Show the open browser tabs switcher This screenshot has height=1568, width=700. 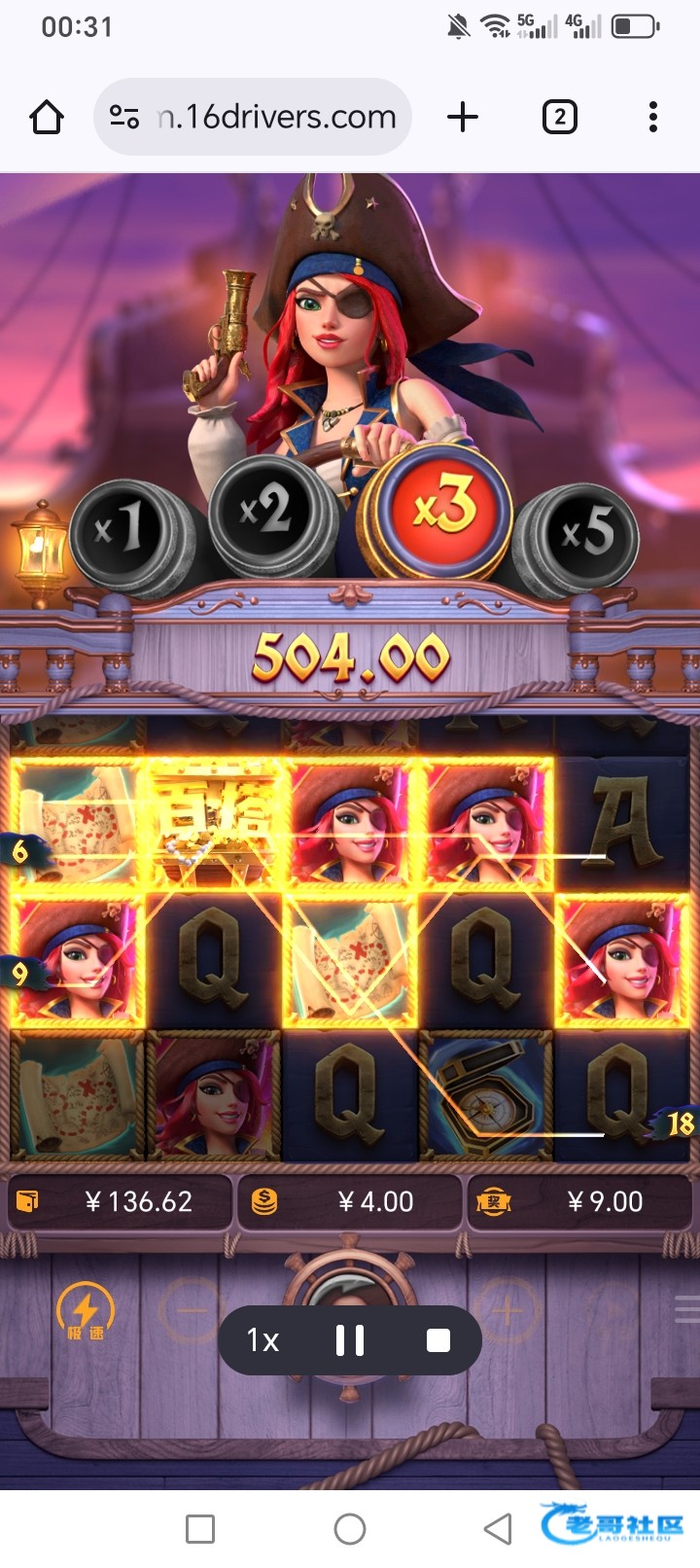(559, 118)
